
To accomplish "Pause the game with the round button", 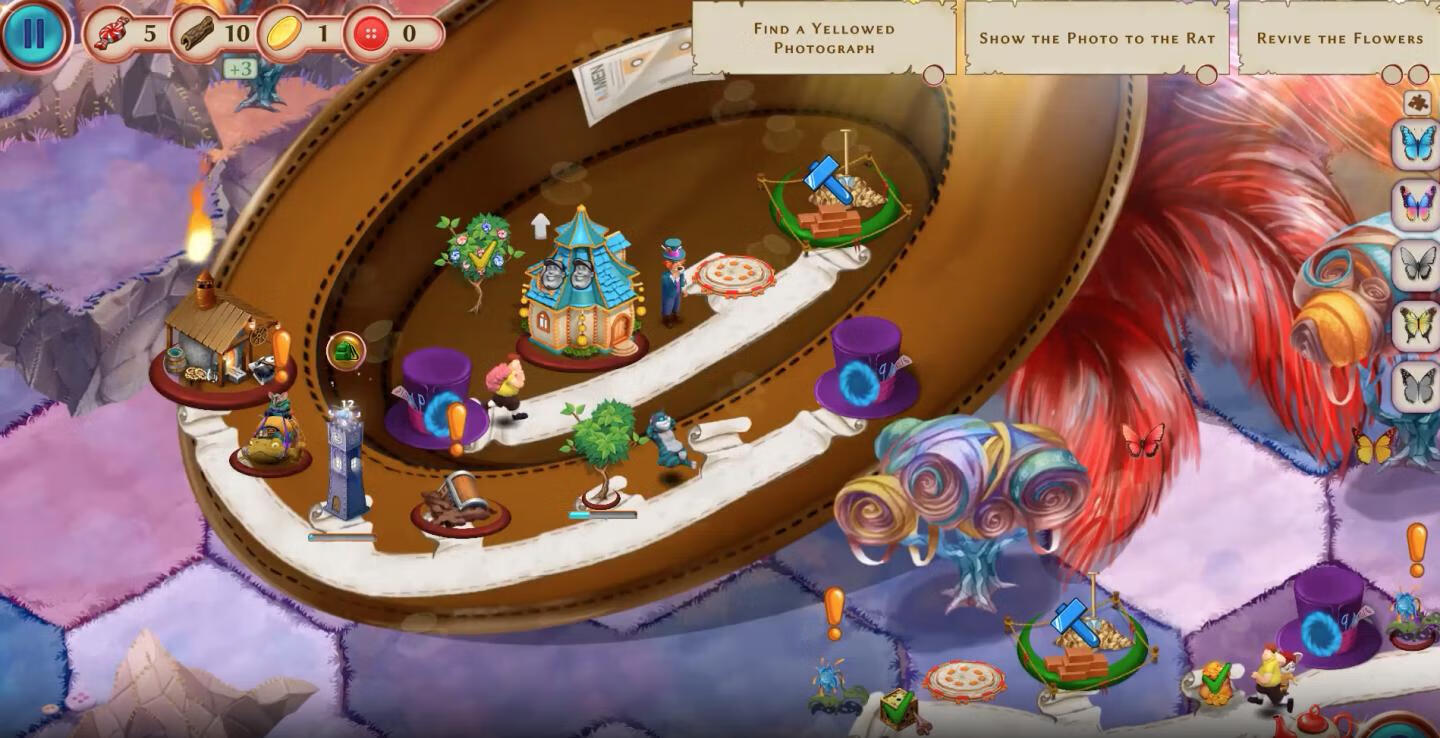I will [x=34, y=34].
